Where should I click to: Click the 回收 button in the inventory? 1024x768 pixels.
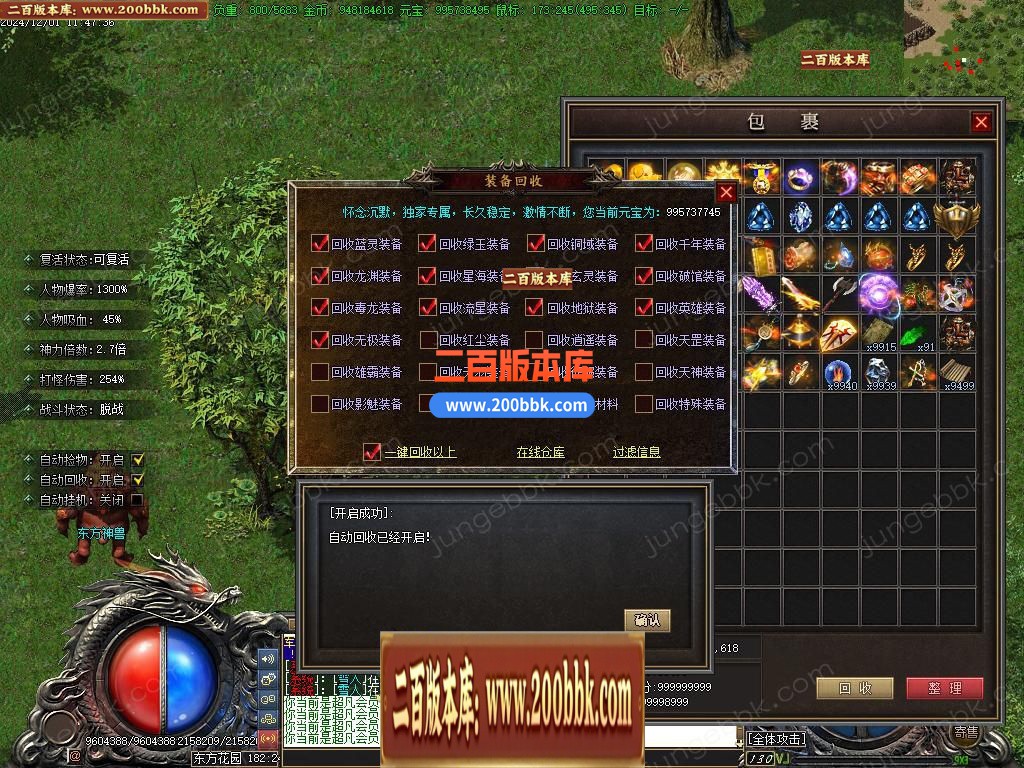coord(855,688)
